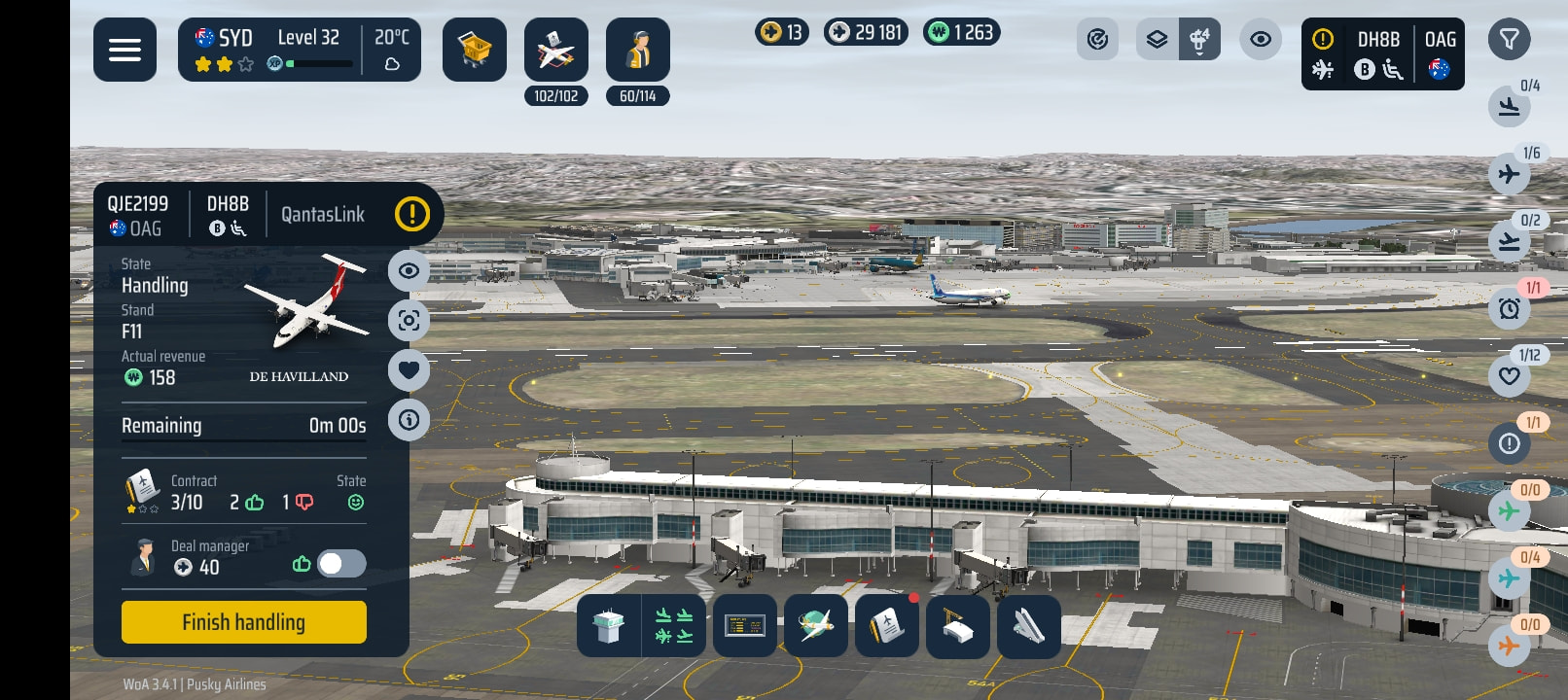Show flight info with the panel's i icon

409,420
